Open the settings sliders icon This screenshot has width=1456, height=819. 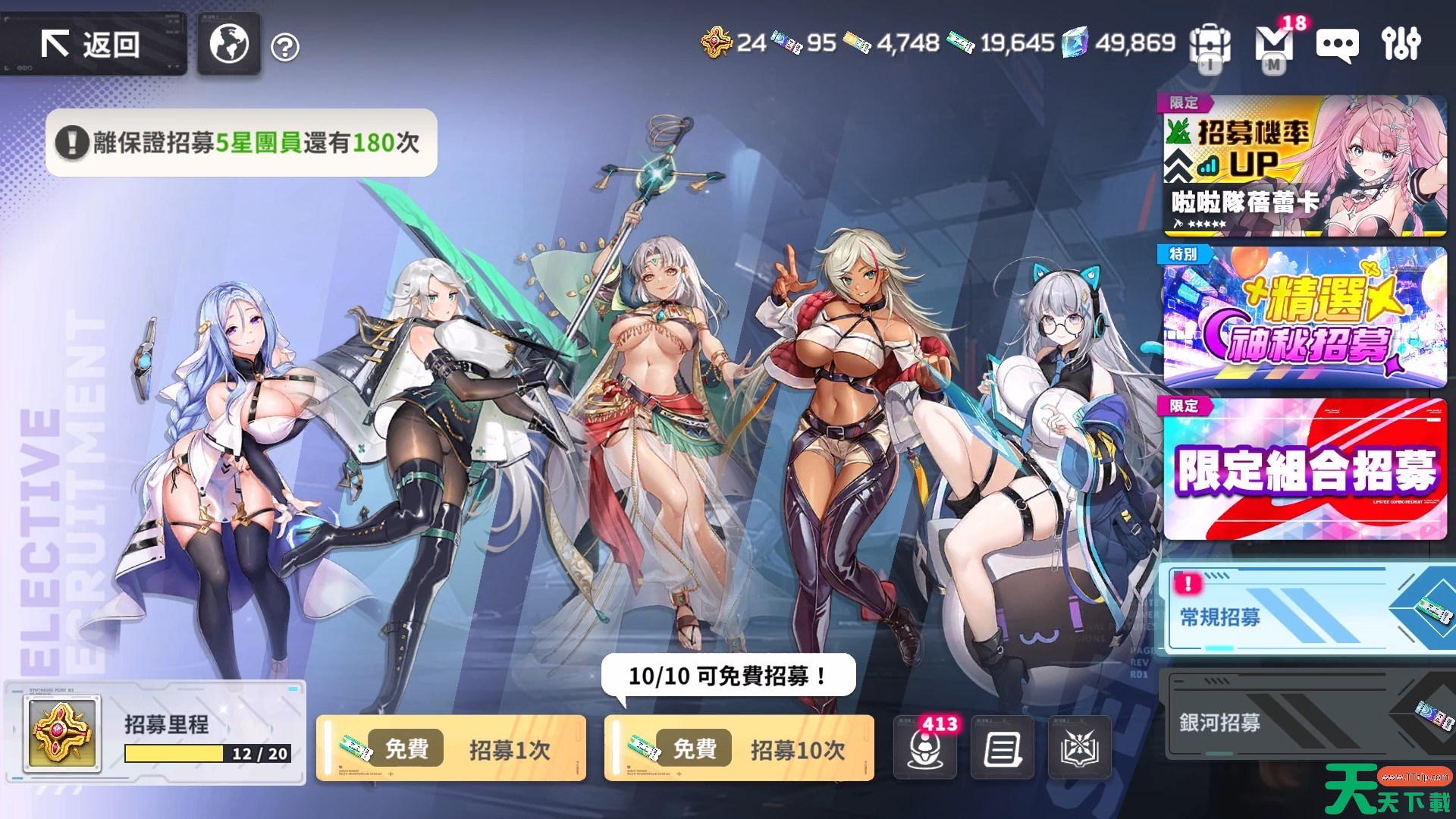point(1401,45)
